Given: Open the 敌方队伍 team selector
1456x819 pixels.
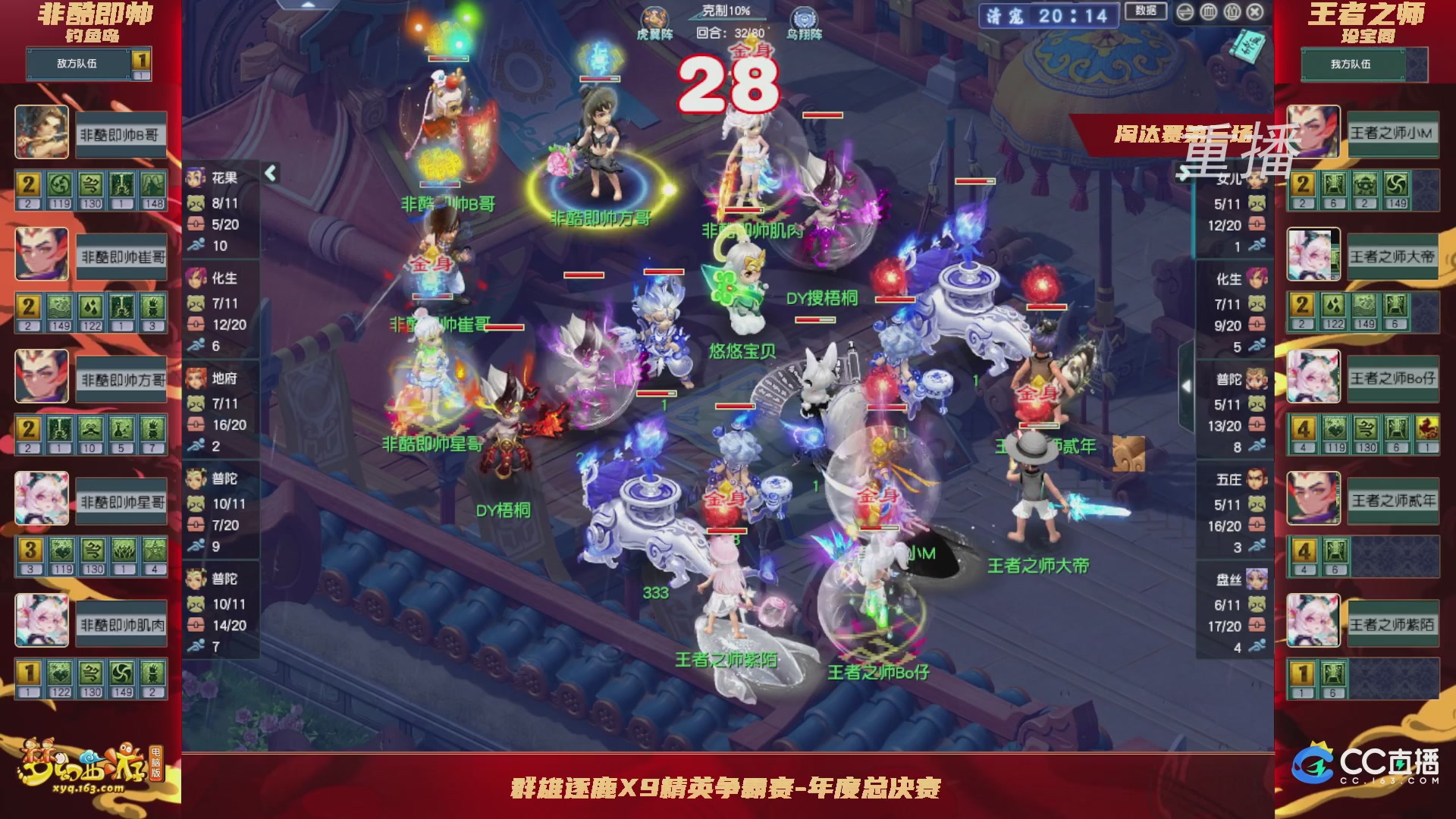Looking at the screenshot, I should point(76,64).
